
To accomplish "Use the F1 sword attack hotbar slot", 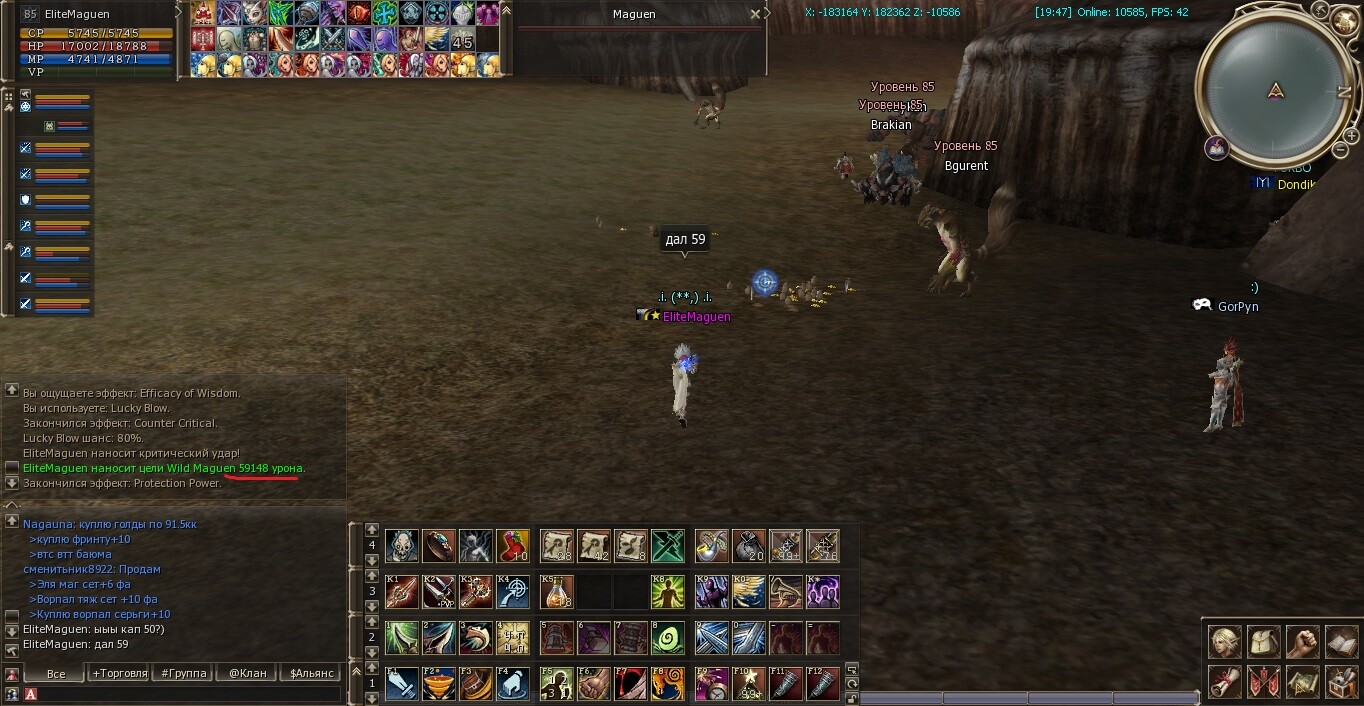I will (402, 684).
